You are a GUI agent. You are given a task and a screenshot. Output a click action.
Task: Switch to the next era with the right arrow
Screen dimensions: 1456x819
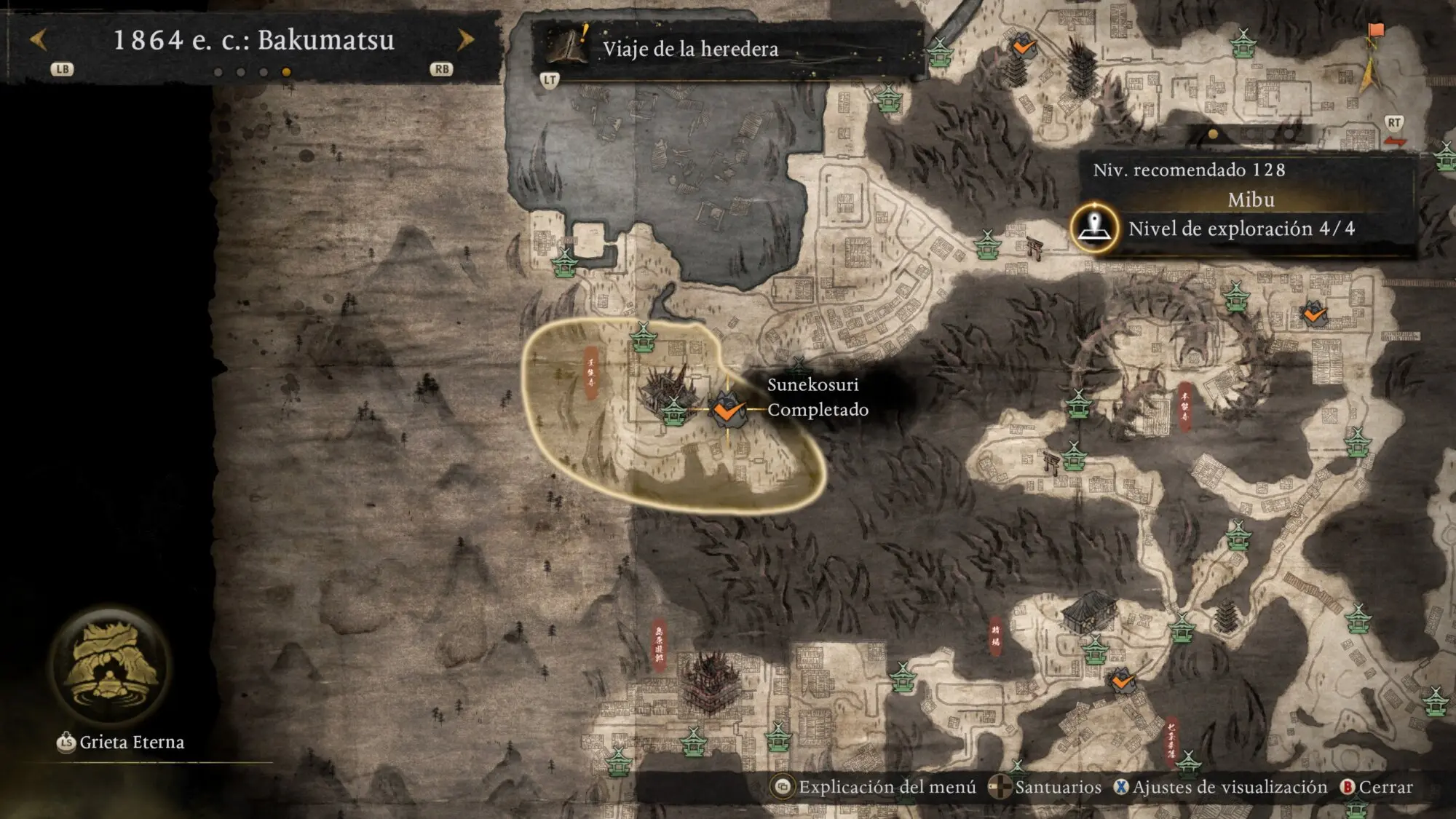tap(465, 40)
